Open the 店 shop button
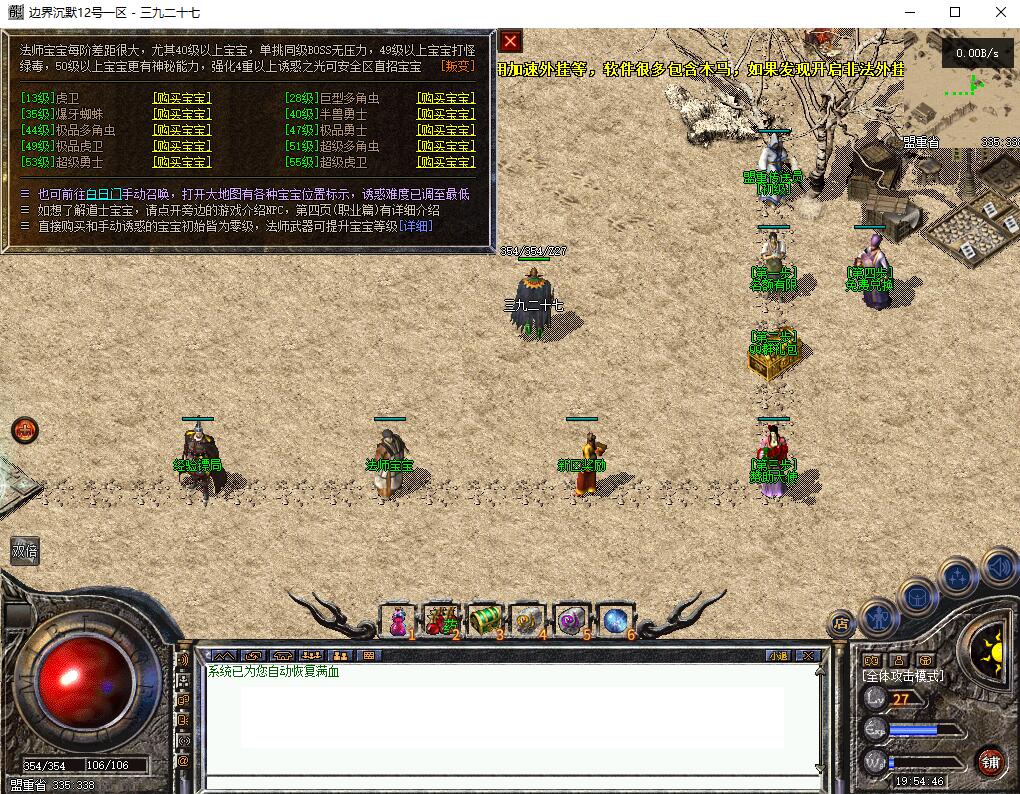Image resolution: width=1020 pixels, height=794 pixels. point(841,624)
